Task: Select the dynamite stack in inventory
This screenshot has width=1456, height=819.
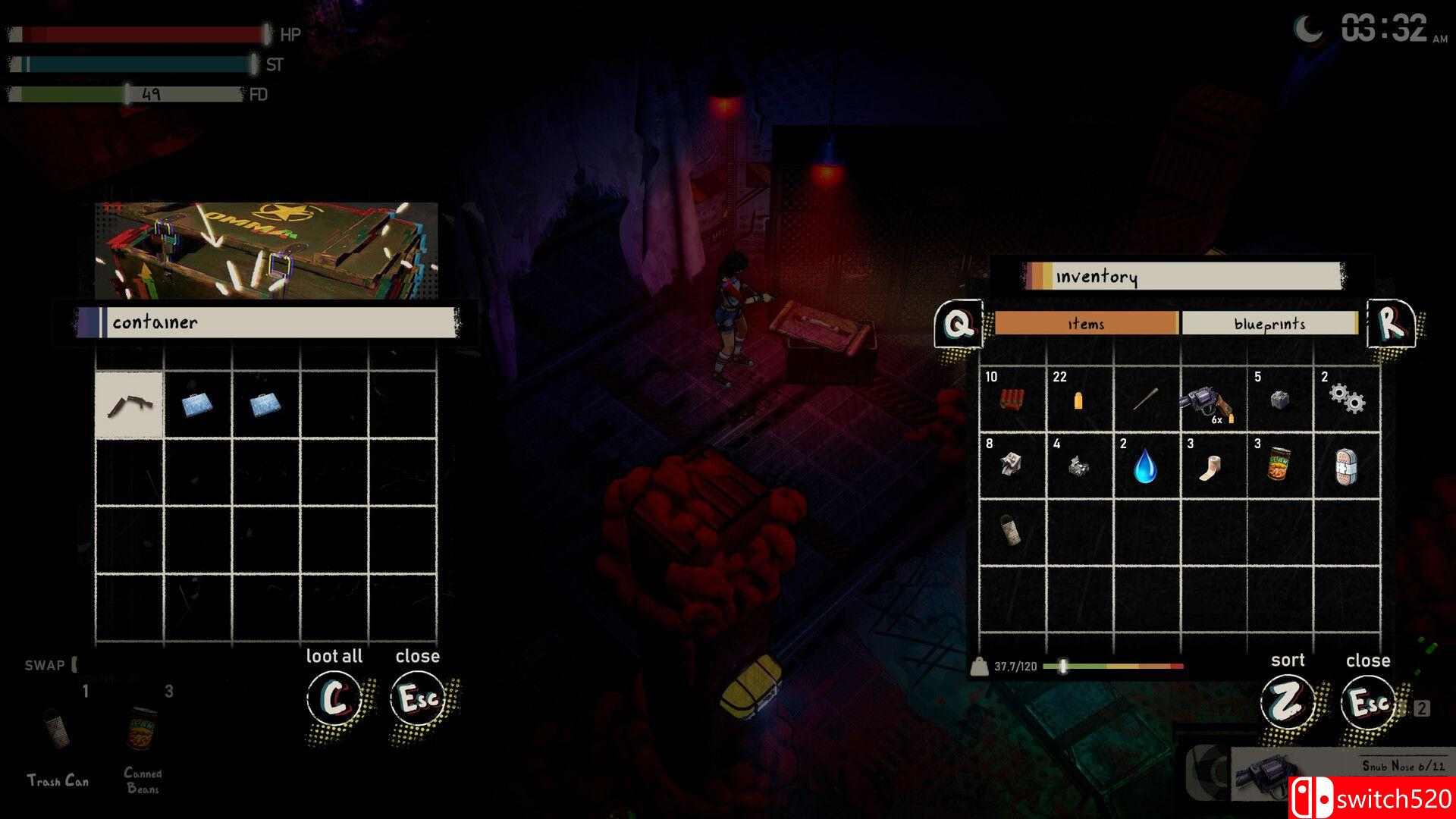Action: pos(1011,400)
